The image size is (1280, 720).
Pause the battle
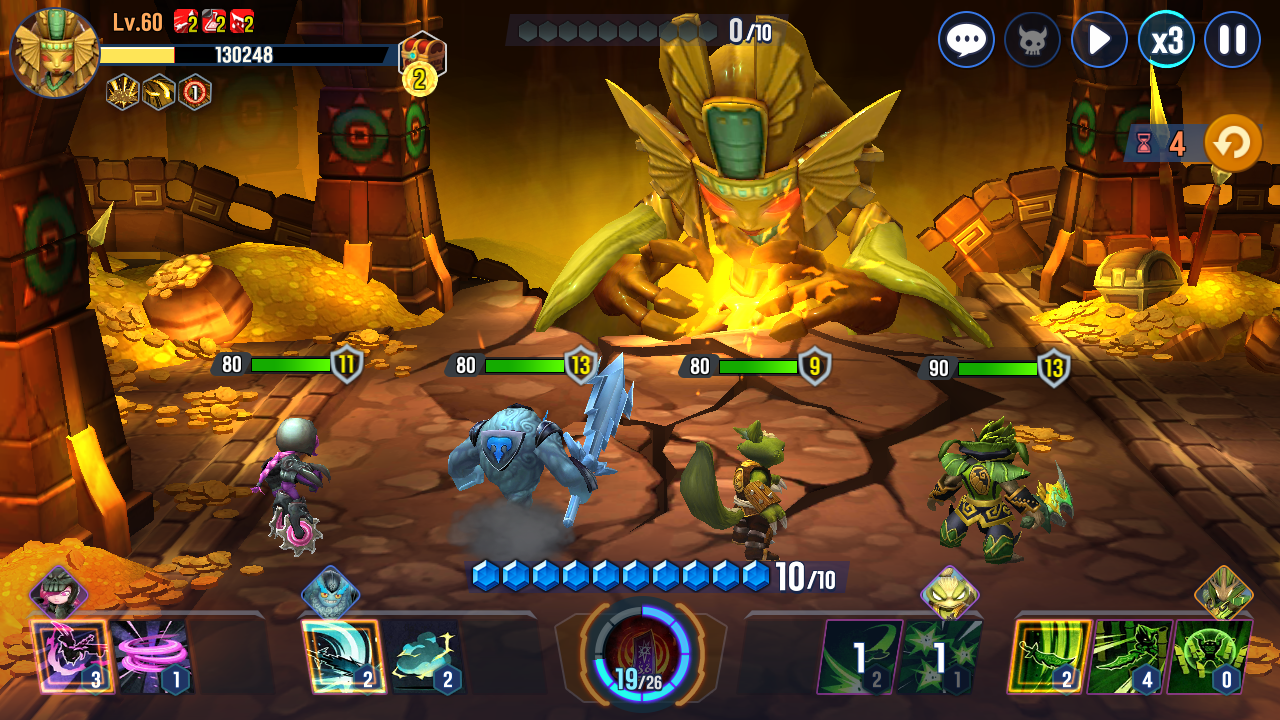[x=1232, y=40]
